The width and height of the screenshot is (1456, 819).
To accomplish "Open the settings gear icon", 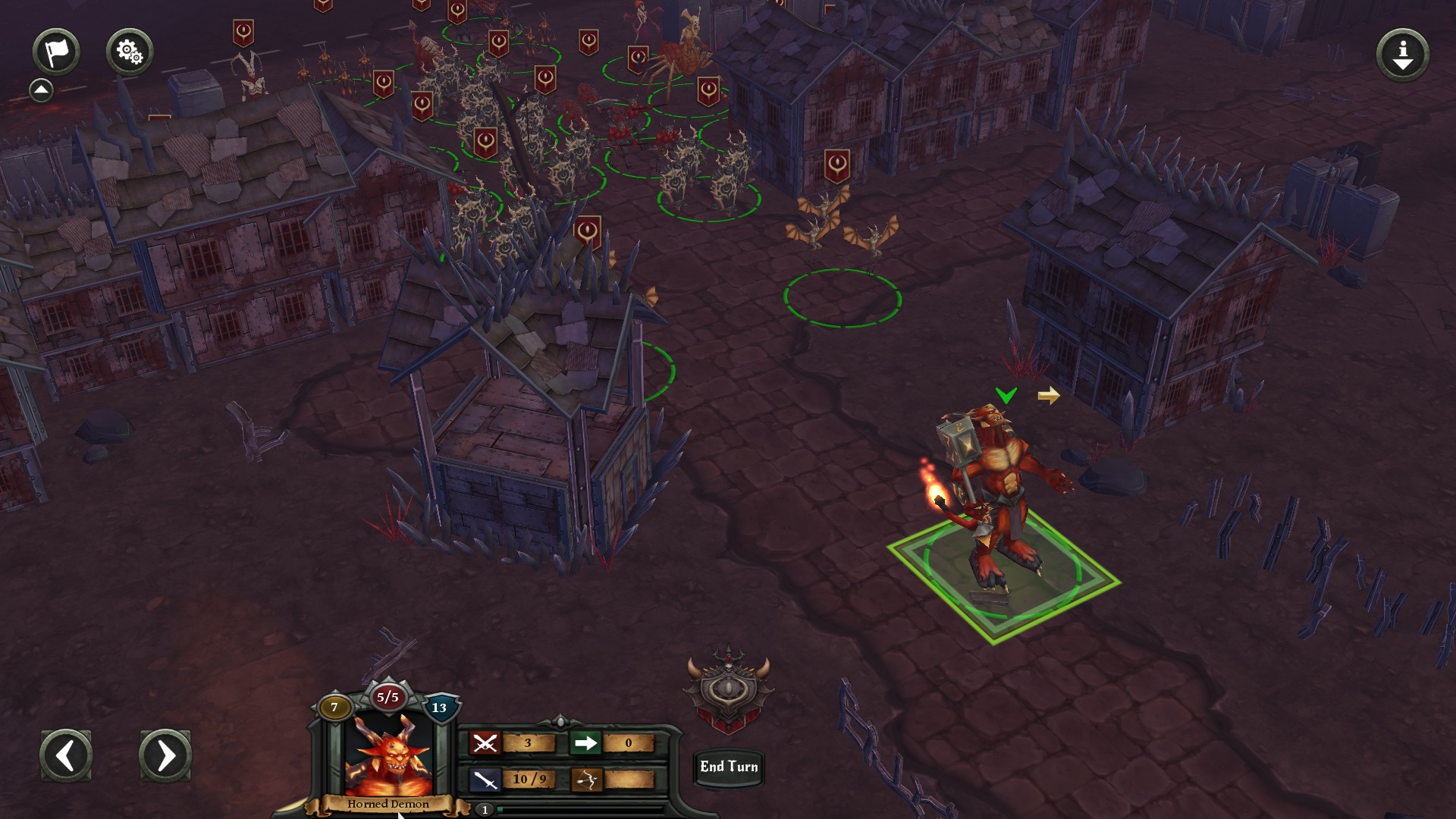I will 129,52.
